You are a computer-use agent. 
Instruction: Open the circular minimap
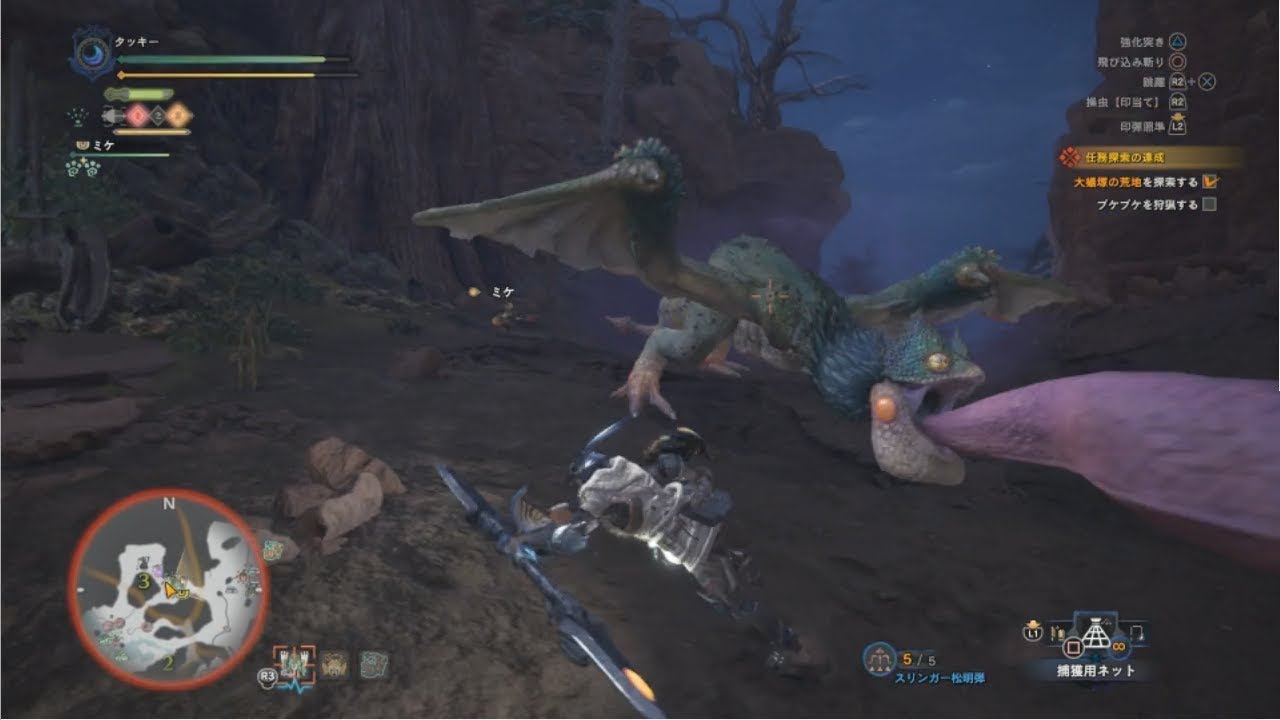click(168, 590)
